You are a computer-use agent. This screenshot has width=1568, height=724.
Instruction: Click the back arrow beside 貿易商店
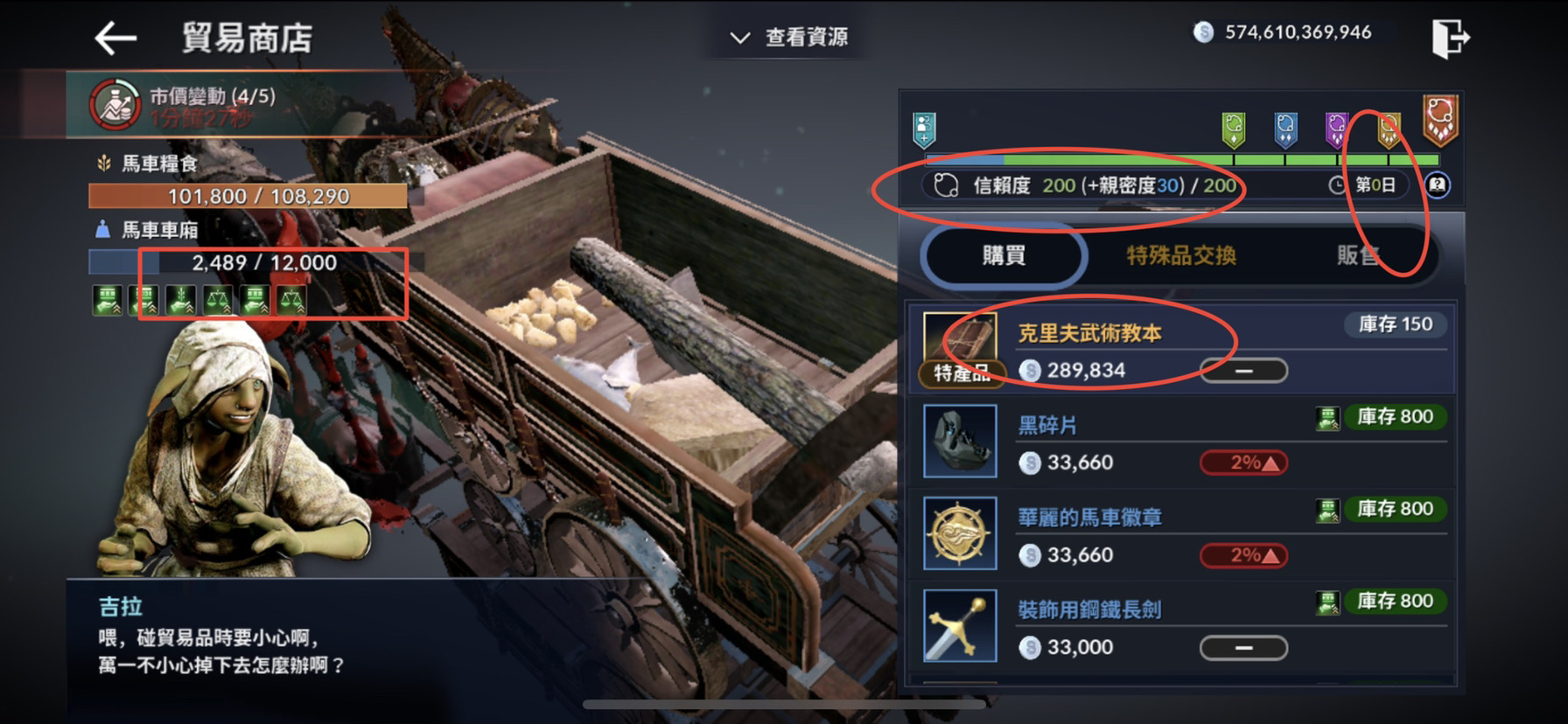click(116, 37)
